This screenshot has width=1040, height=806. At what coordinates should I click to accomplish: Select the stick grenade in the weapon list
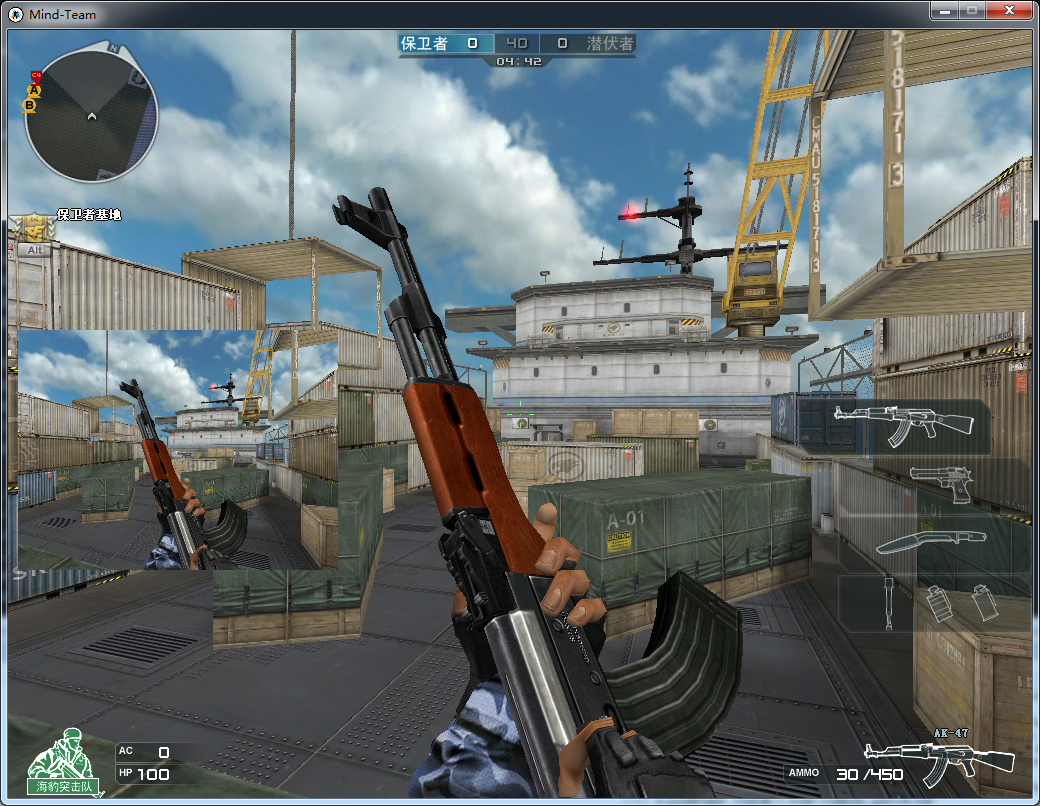click(888, 602)
